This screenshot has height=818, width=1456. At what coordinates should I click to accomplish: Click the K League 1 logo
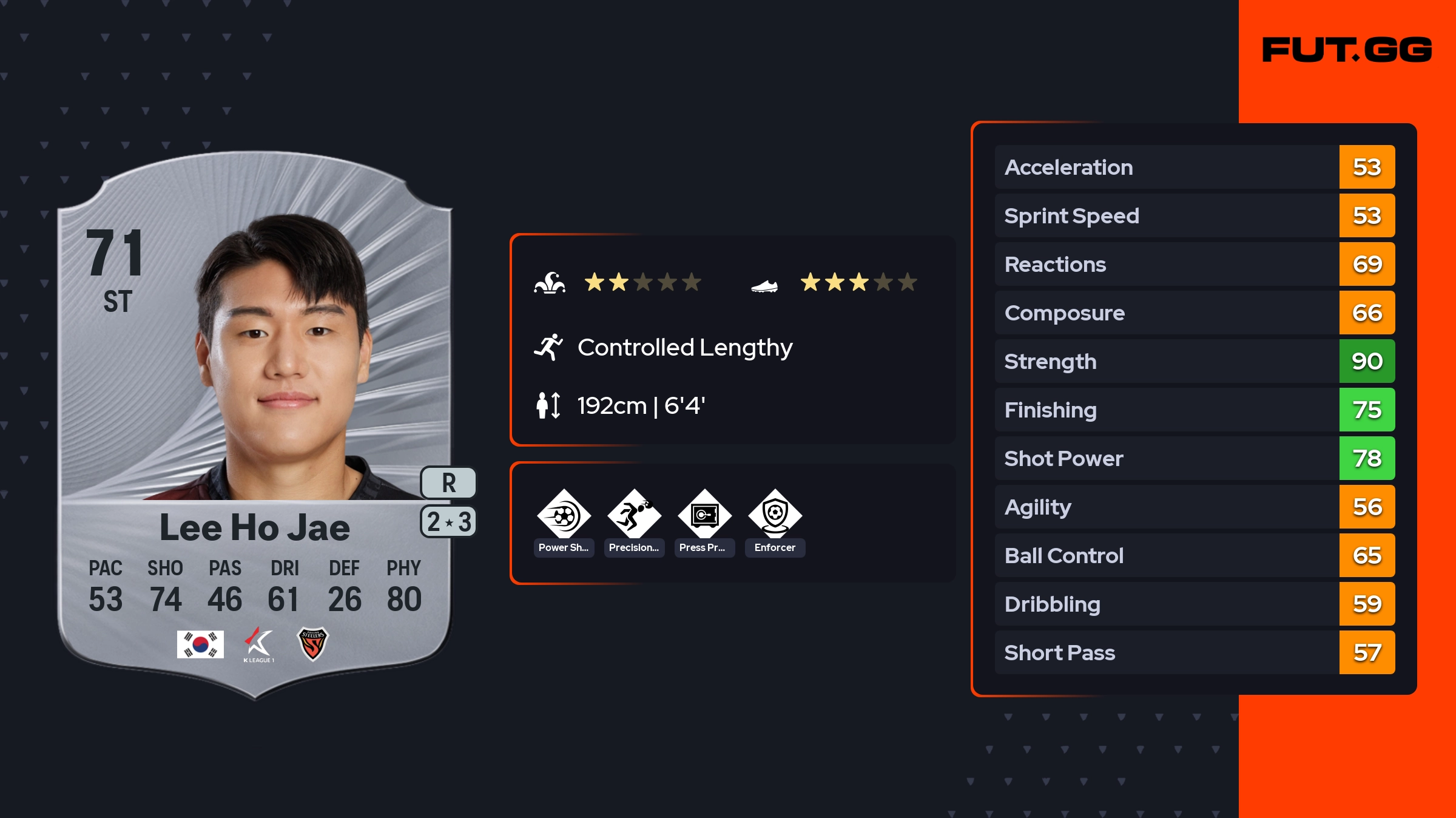[x=258, y=644]
